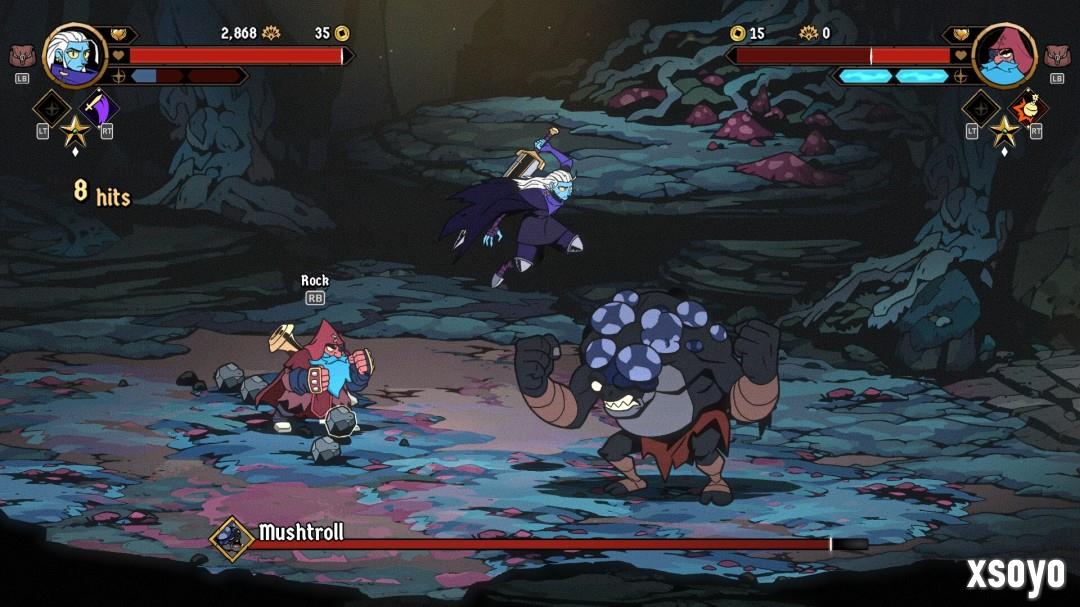Activate the bomb explosion ability
The height and width of the screenshot is (607, 1080).
1027,108
